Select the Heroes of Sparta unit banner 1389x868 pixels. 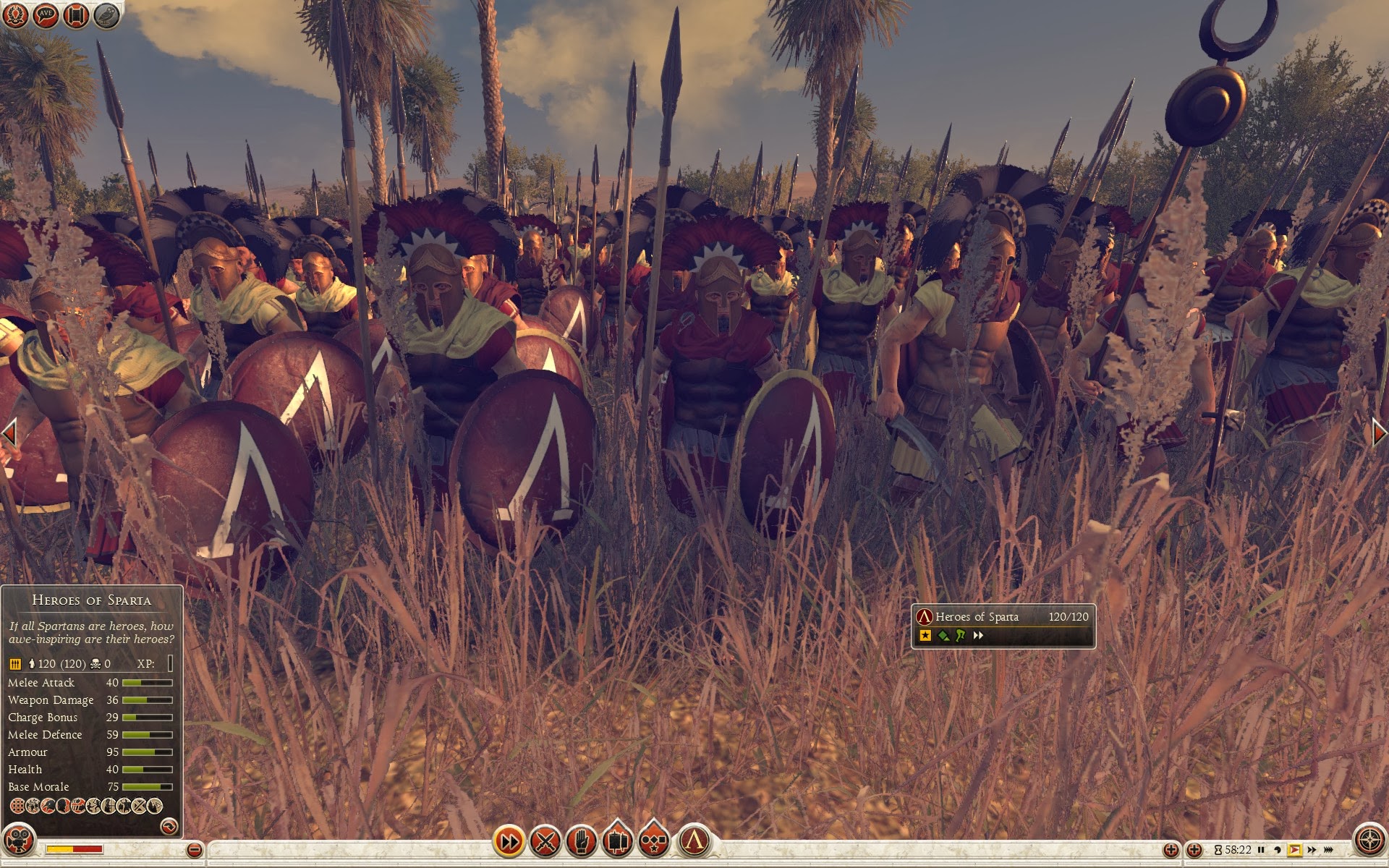pos(1003,625)
